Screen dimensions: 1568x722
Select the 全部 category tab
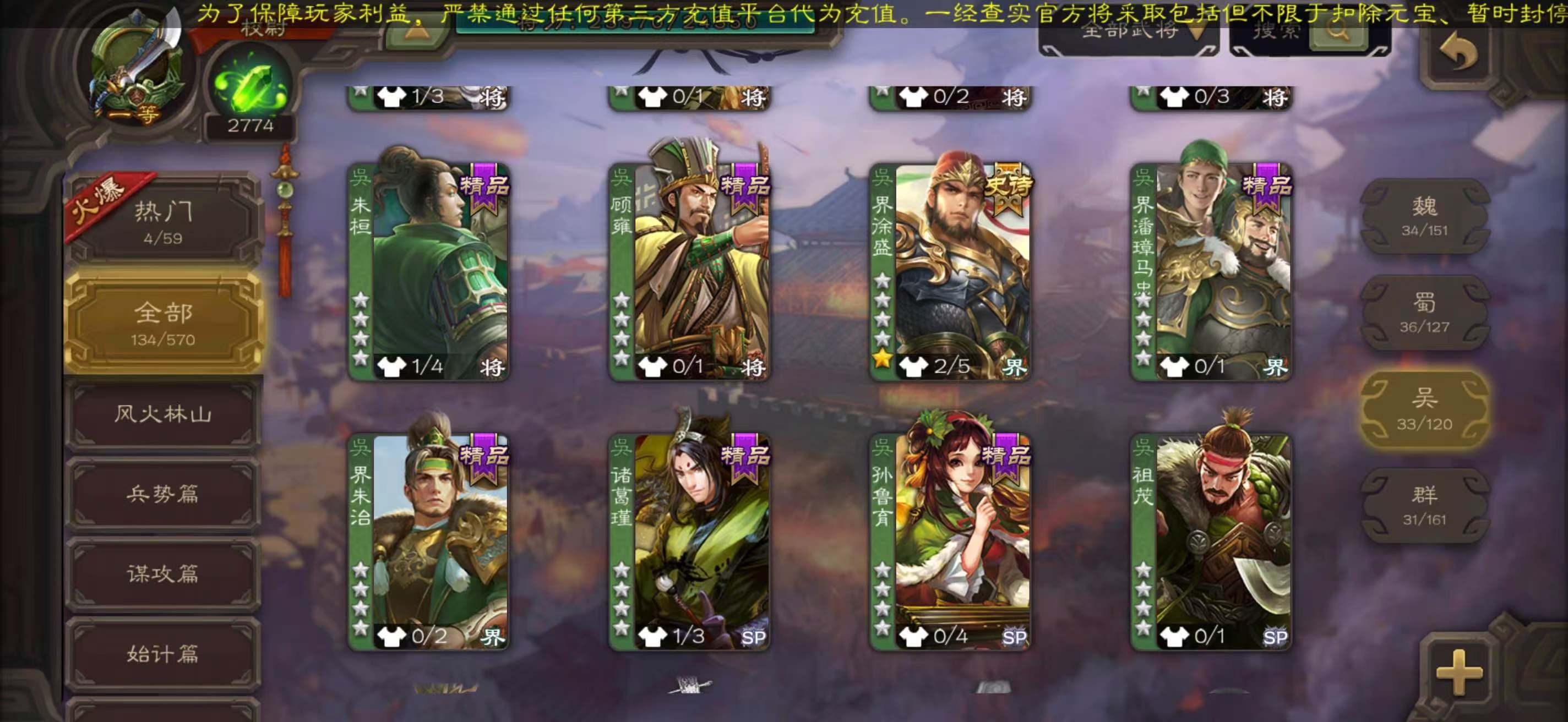(163, 322)
